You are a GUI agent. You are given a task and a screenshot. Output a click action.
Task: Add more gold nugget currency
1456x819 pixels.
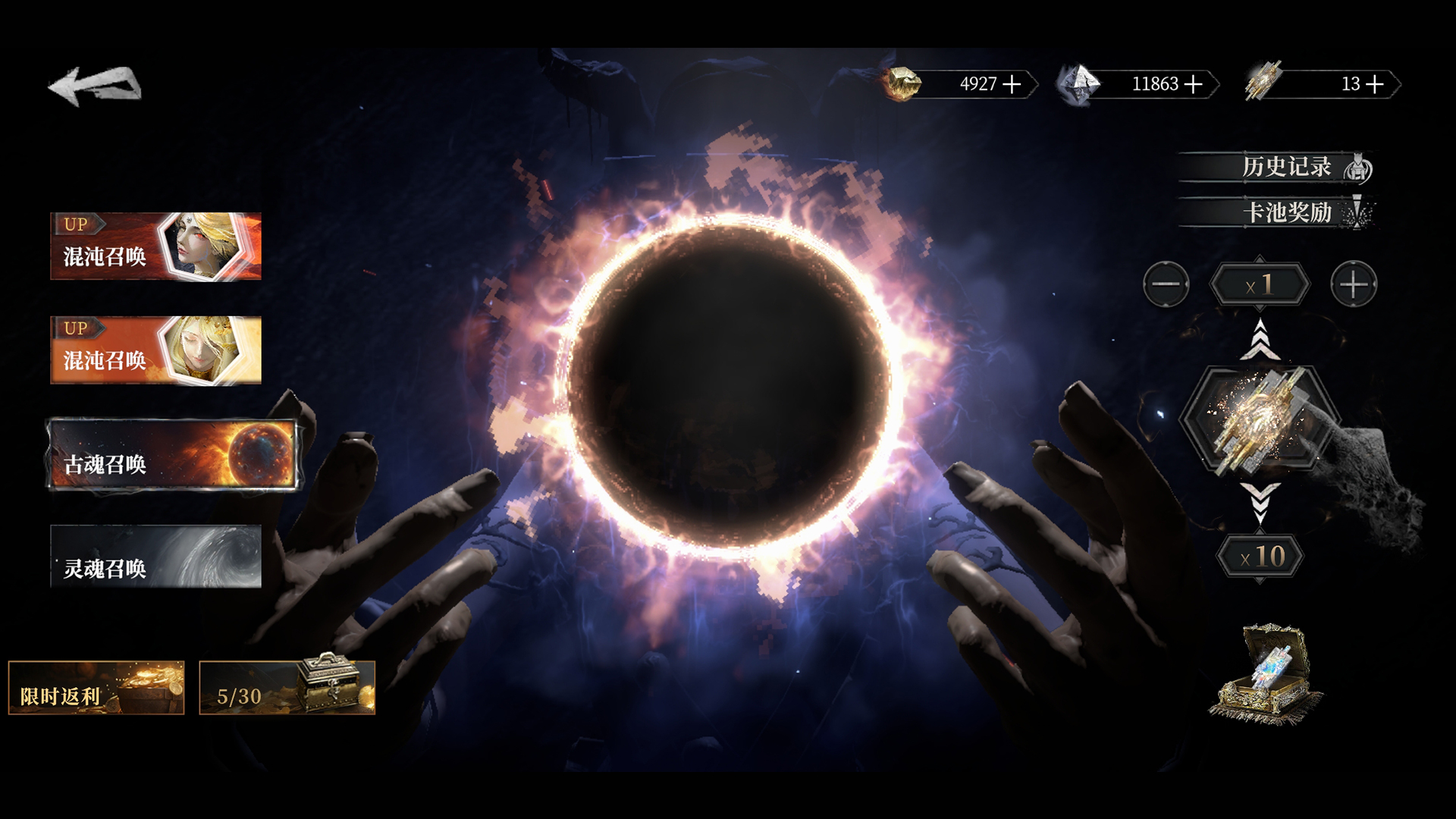[x=1012, y=84]
